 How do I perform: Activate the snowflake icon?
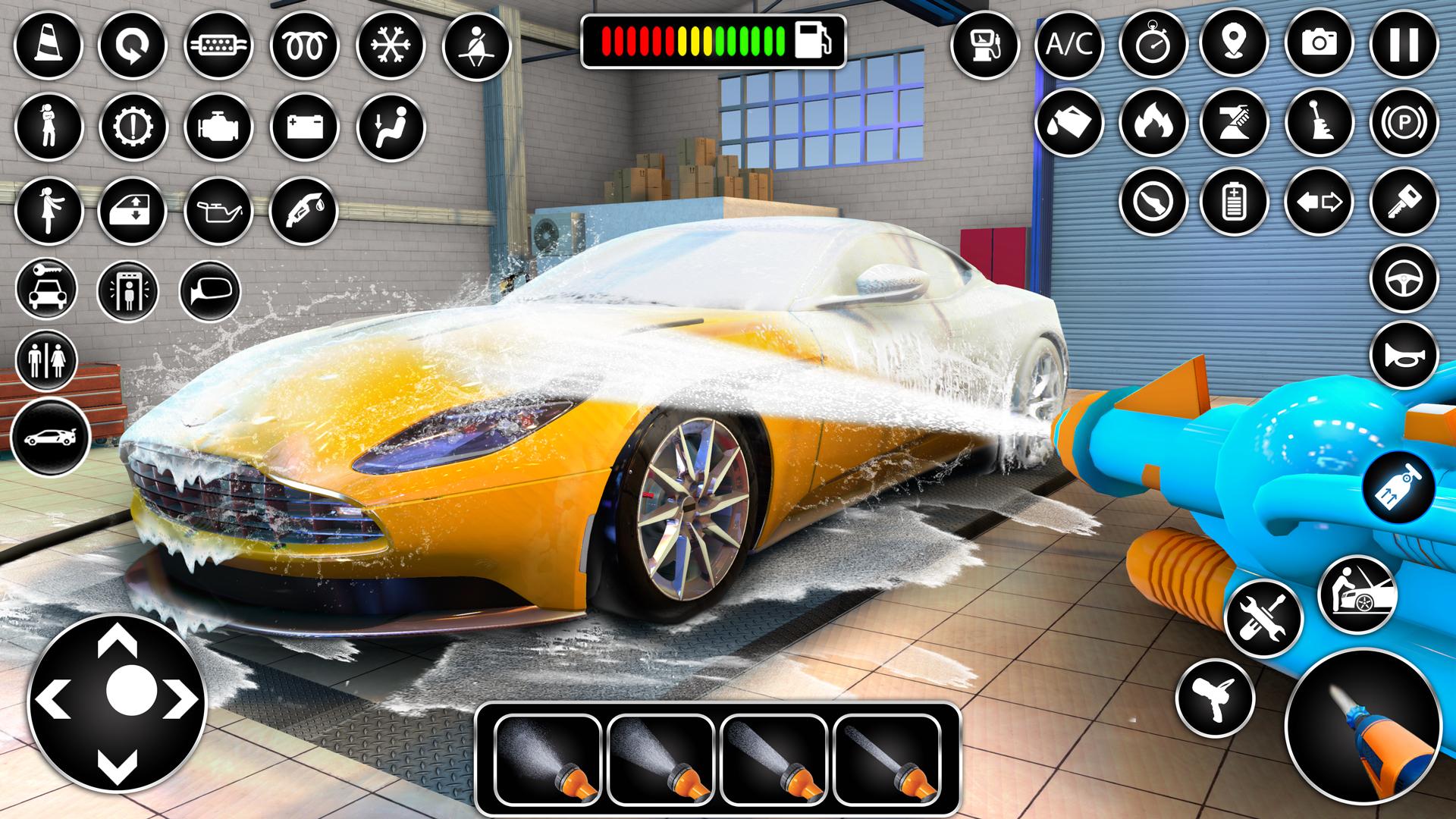pyautogui.click(x=390, y=45)
